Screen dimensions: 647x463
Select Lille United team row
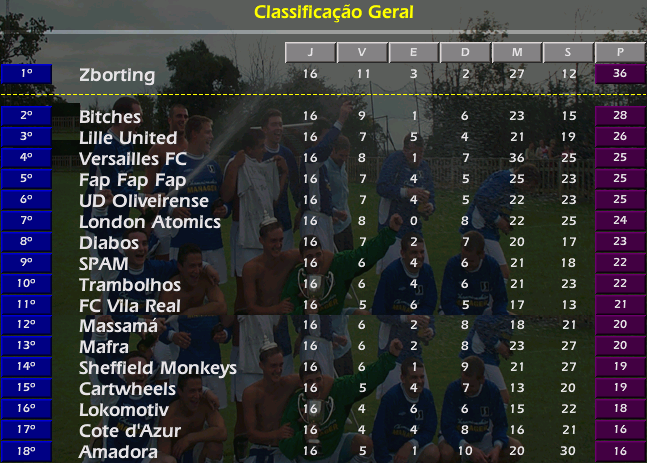point(128,138)
